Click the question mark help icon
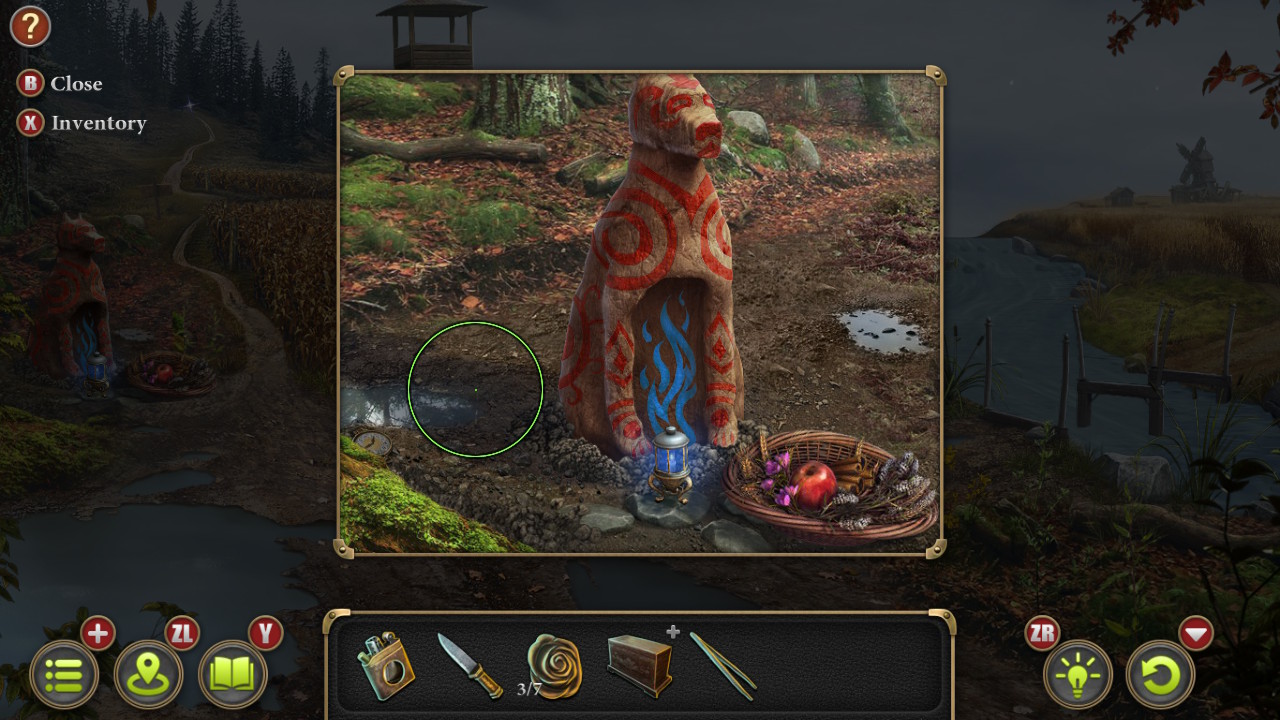 [30, 26]
